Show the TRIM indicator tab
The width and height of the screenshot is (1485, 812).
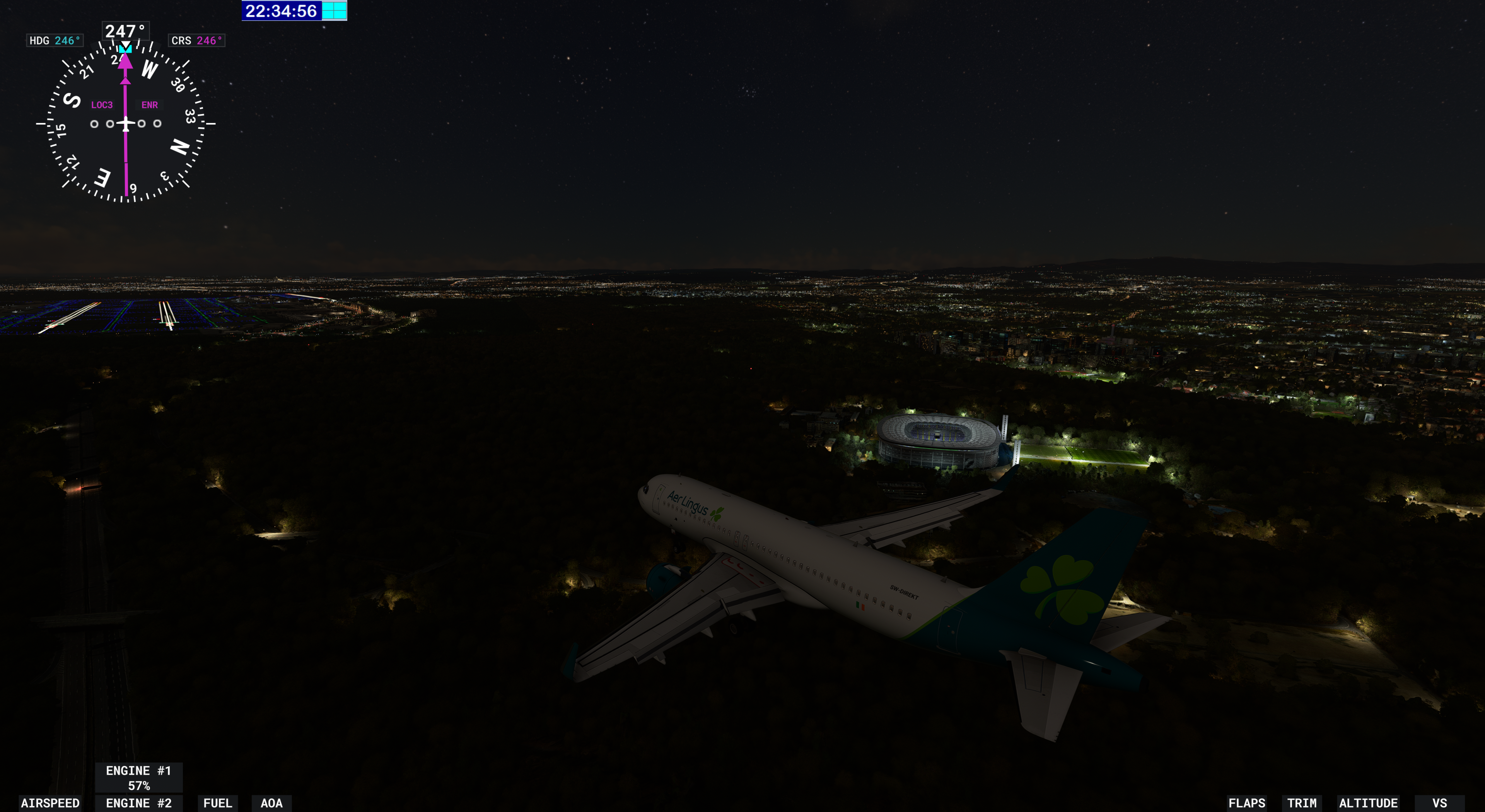[1302, 803]
